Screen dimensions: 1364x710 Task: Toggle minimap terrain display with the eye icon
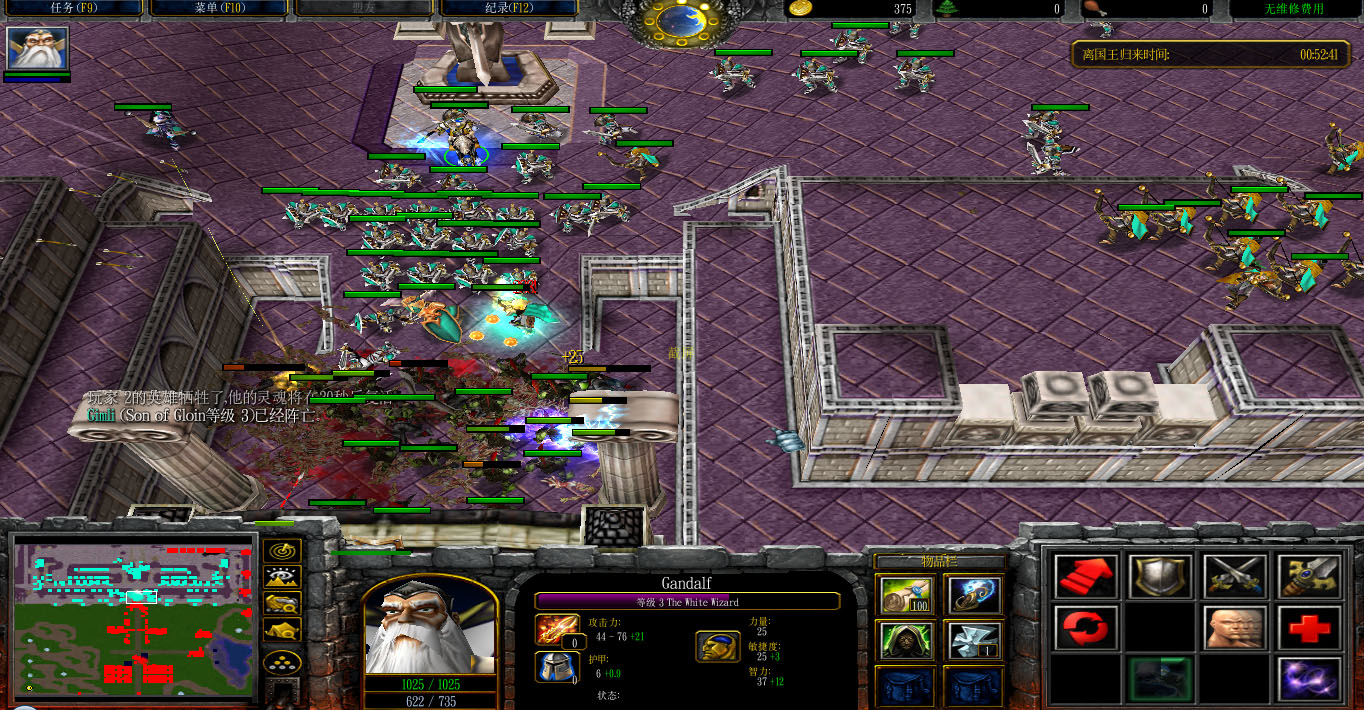click(x=282, y=577)
